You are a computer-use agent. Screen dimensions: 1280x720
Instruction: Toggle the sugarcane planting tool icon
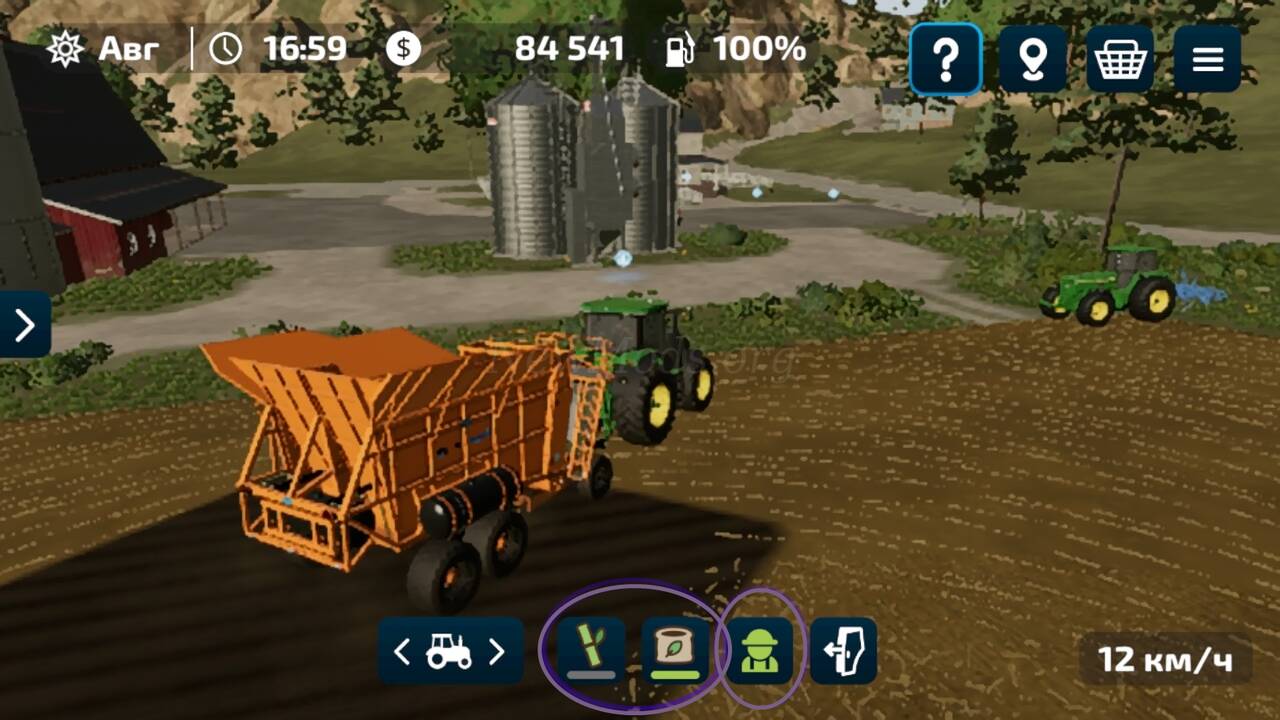click(x=591, y=650)
